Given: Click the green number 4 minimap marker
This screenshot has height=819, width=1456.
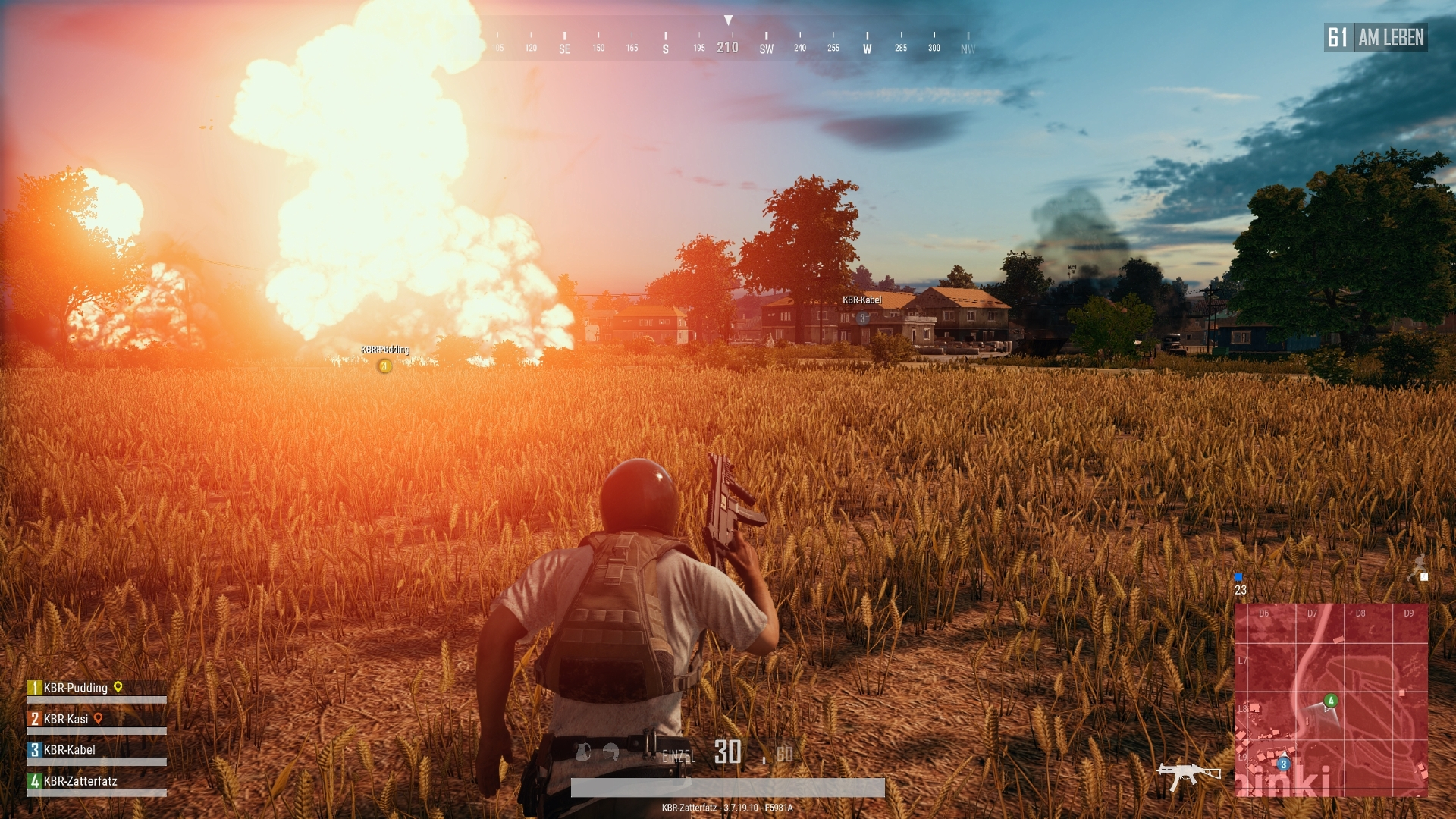Looking at the screenshot, I should (1331, 701).
